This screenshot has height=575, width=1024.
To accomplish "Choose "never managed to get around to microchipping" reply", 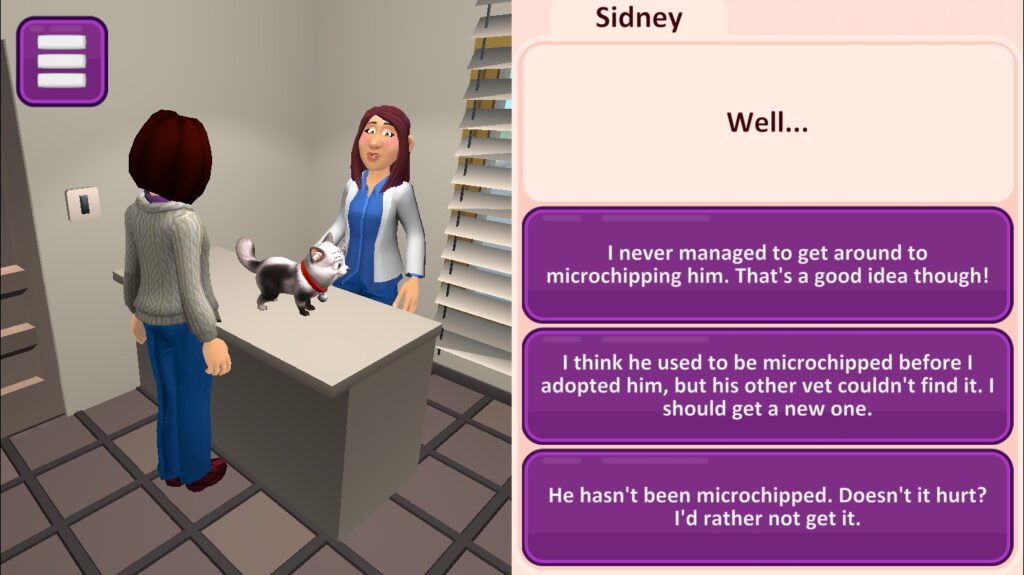I will (767, 265).
